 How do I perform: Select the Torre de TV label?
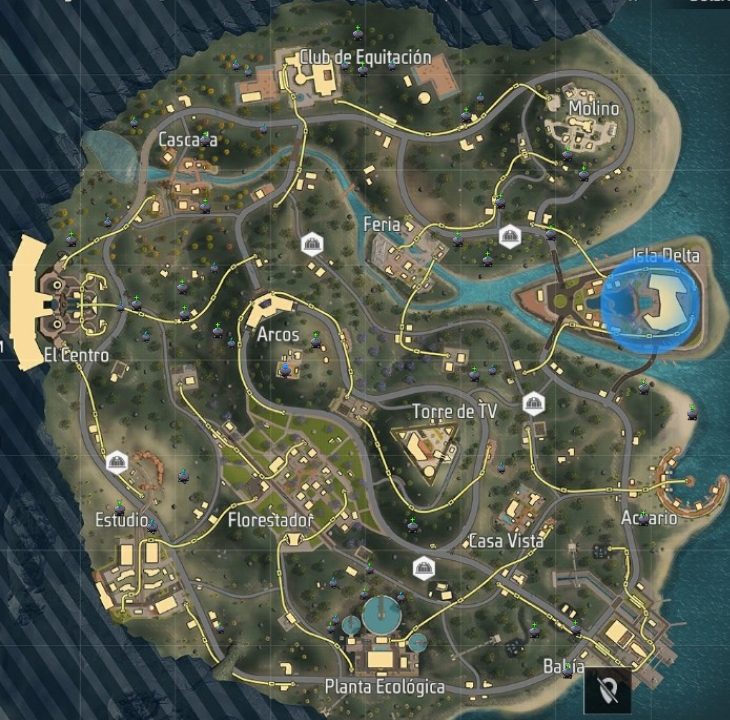click(450, 411)
